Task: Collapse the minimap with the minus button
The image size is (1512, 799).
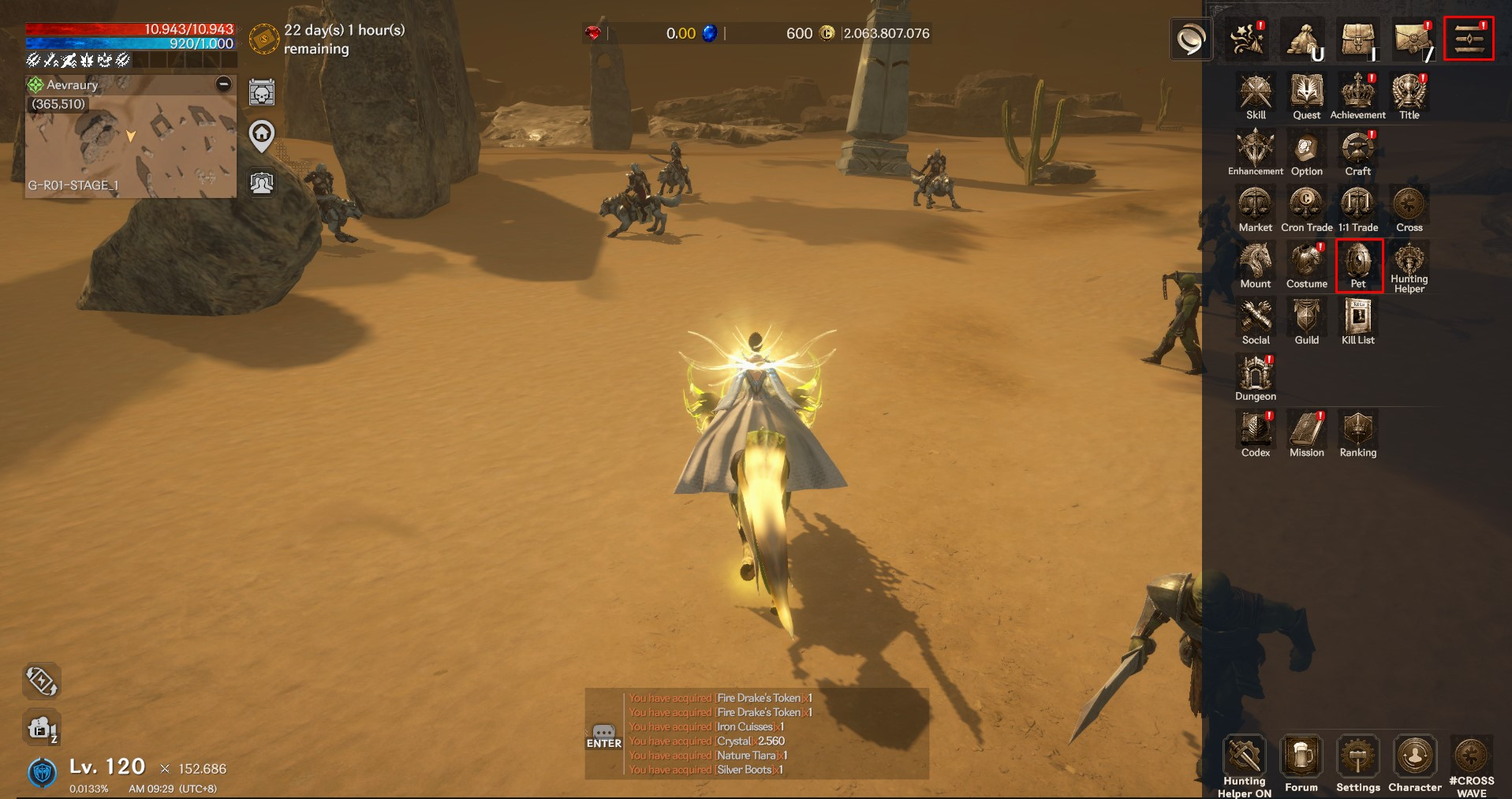Action: (x=224, y=84)
